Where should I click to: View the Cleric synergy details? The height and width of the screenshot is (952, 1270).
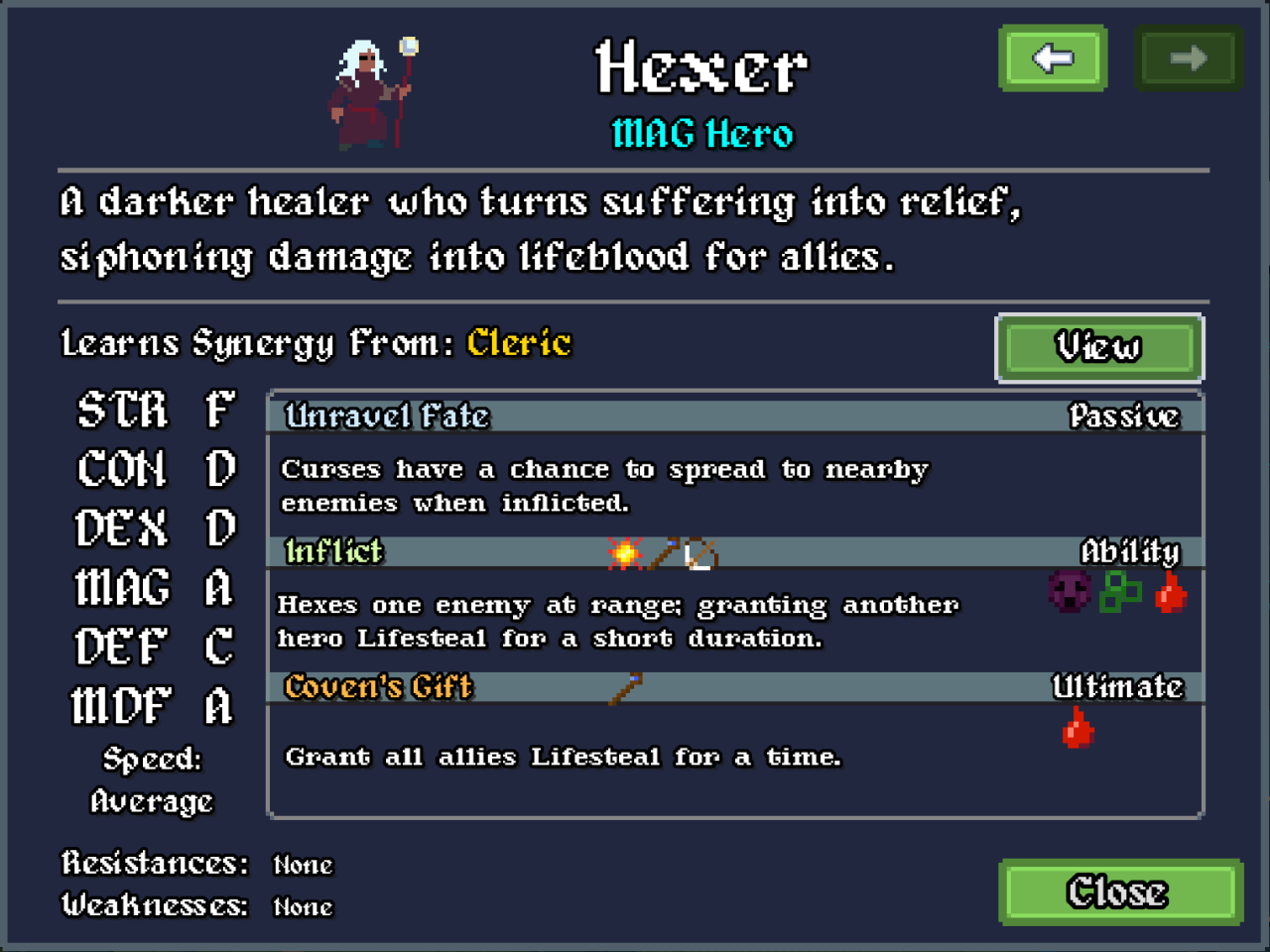tap(1098, 347)
